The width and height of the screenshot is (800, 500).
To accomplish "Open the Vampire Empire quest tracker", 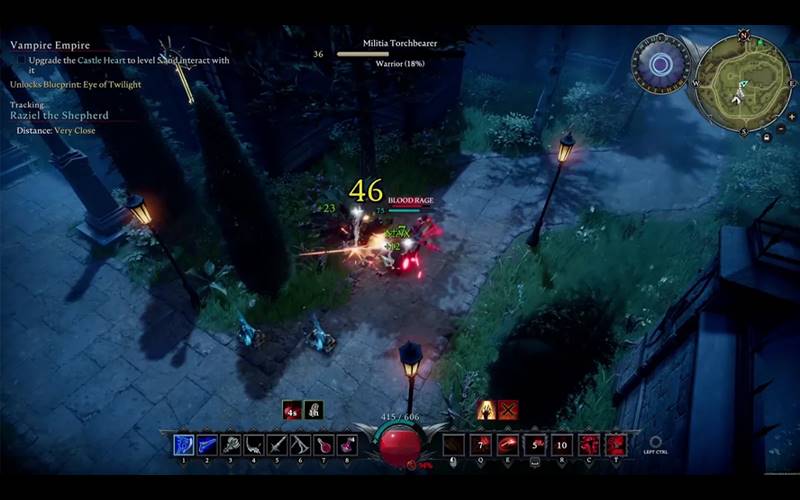I will 50,45.
